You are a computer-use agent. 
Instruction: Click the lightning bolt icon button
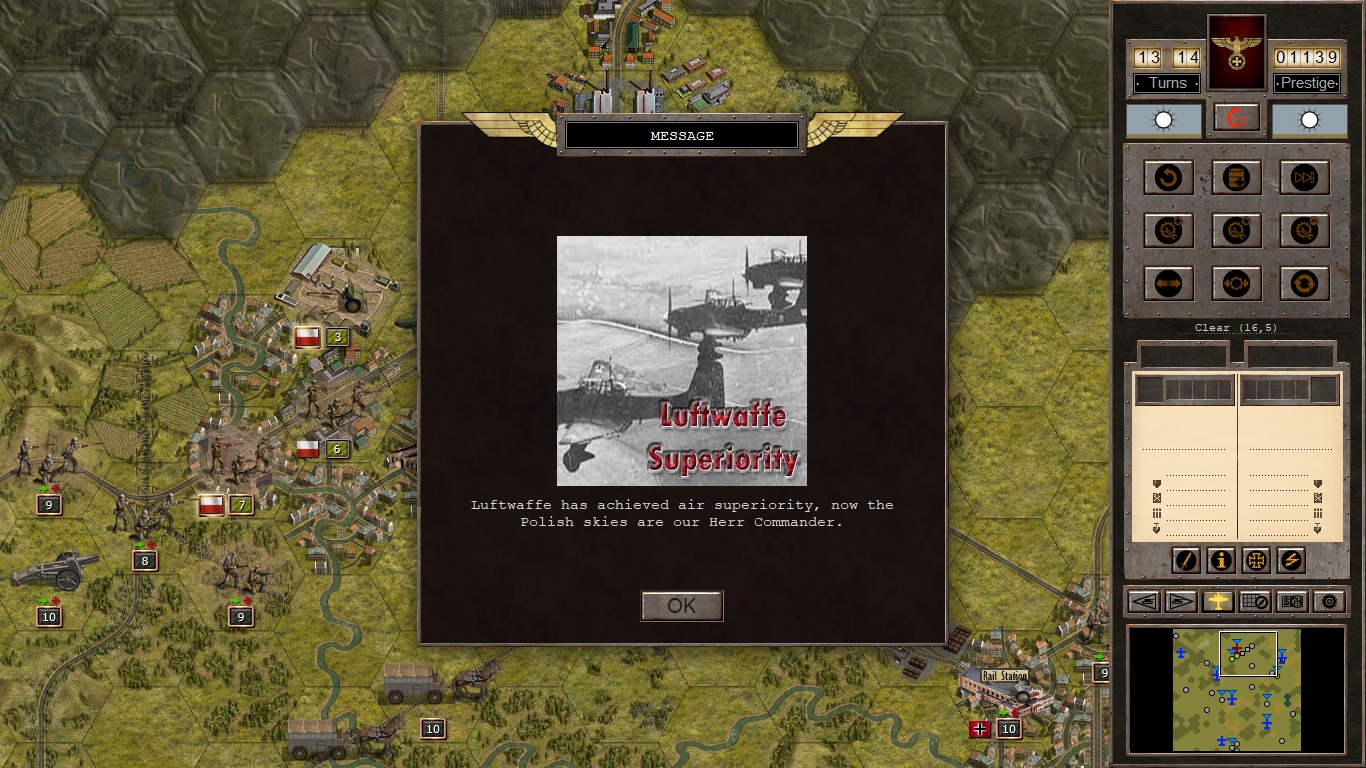point(1291,560)
